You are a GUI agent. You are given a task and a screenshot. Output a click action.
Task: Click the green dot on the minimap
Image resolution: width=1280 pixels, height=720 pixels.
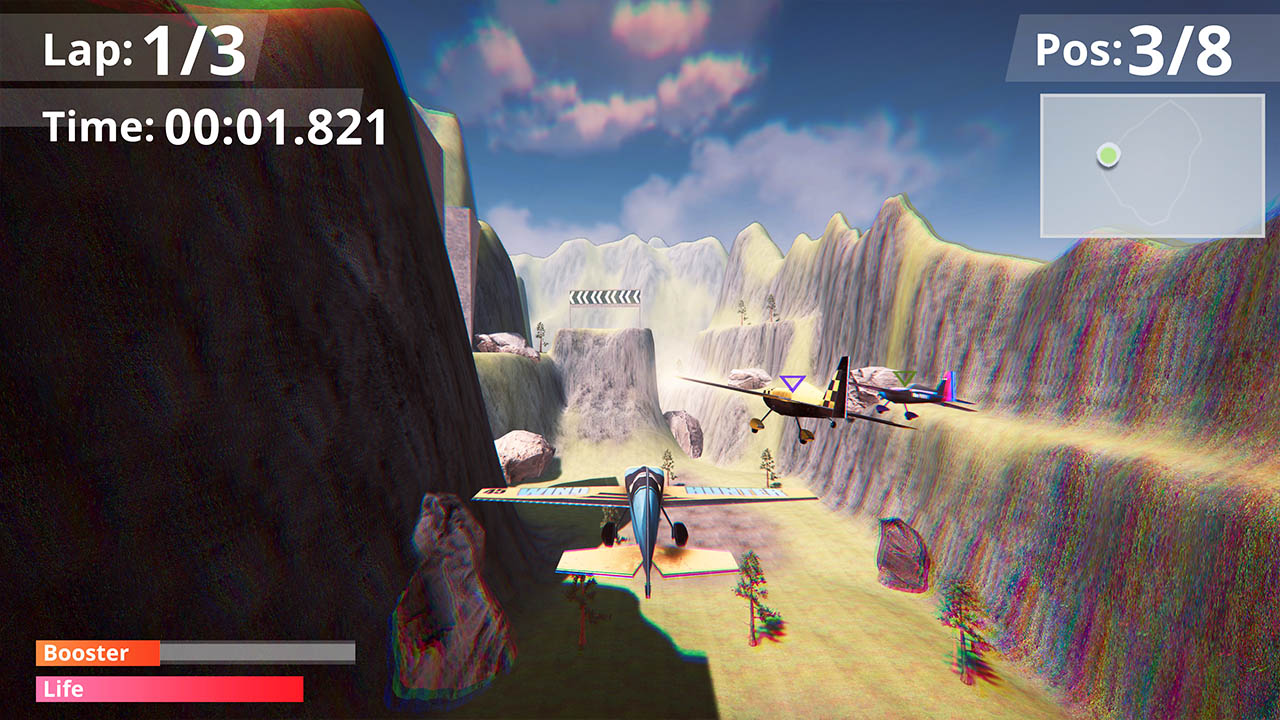click(x=1110, y=156)
